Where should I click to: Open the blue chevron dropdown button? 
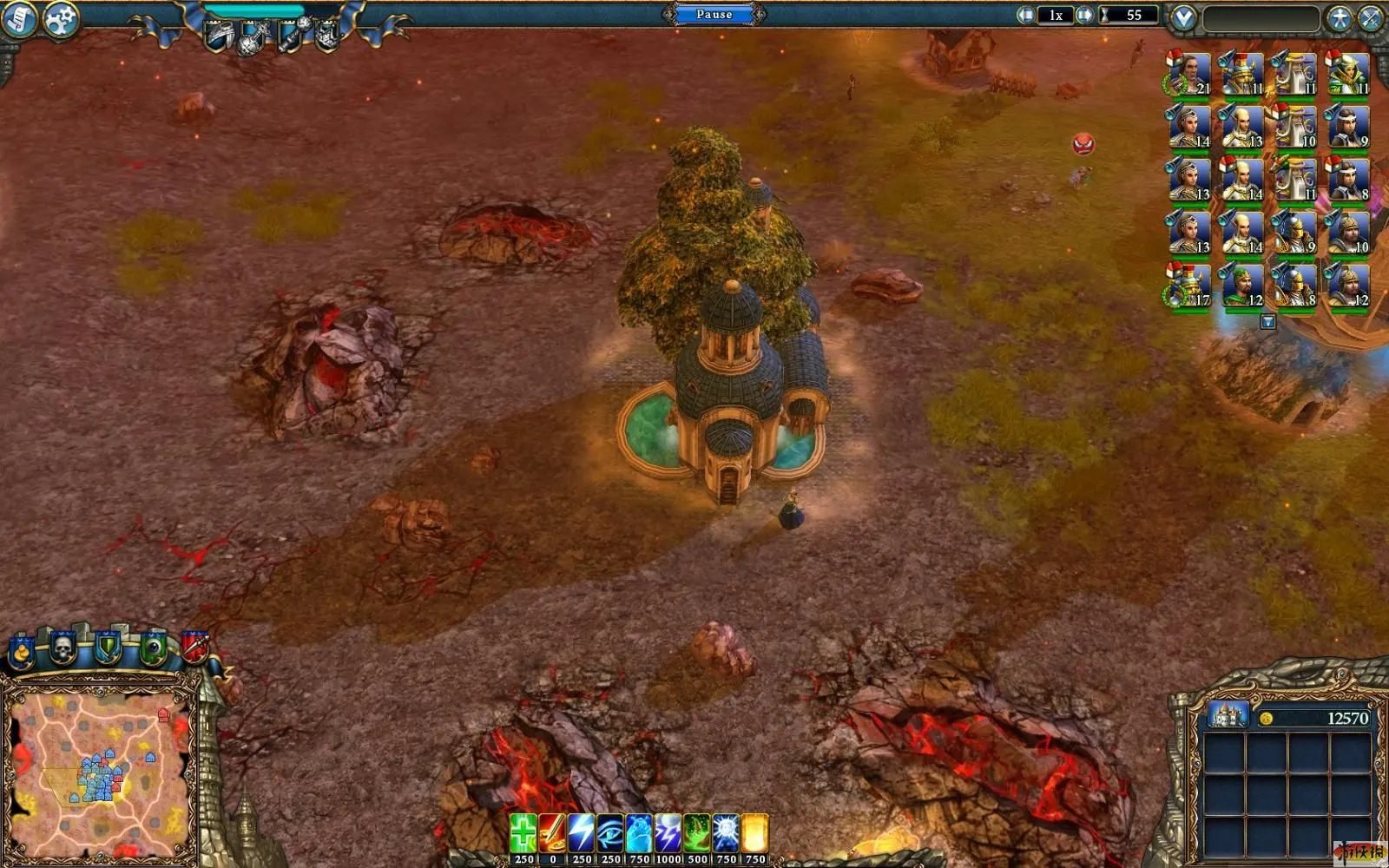1183,17
